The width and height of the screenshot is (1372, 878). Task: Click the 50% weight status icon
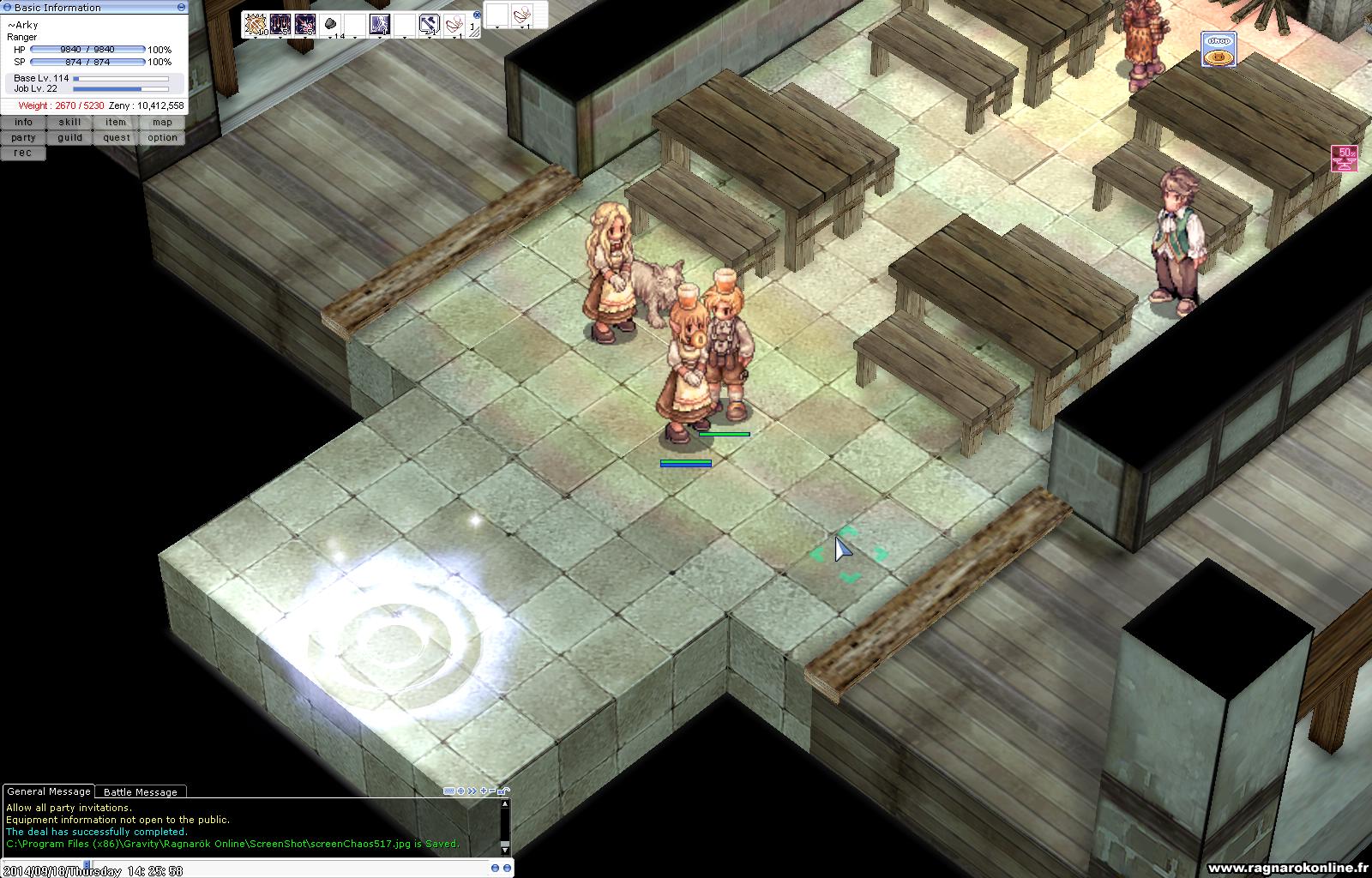pos(1344,159)
